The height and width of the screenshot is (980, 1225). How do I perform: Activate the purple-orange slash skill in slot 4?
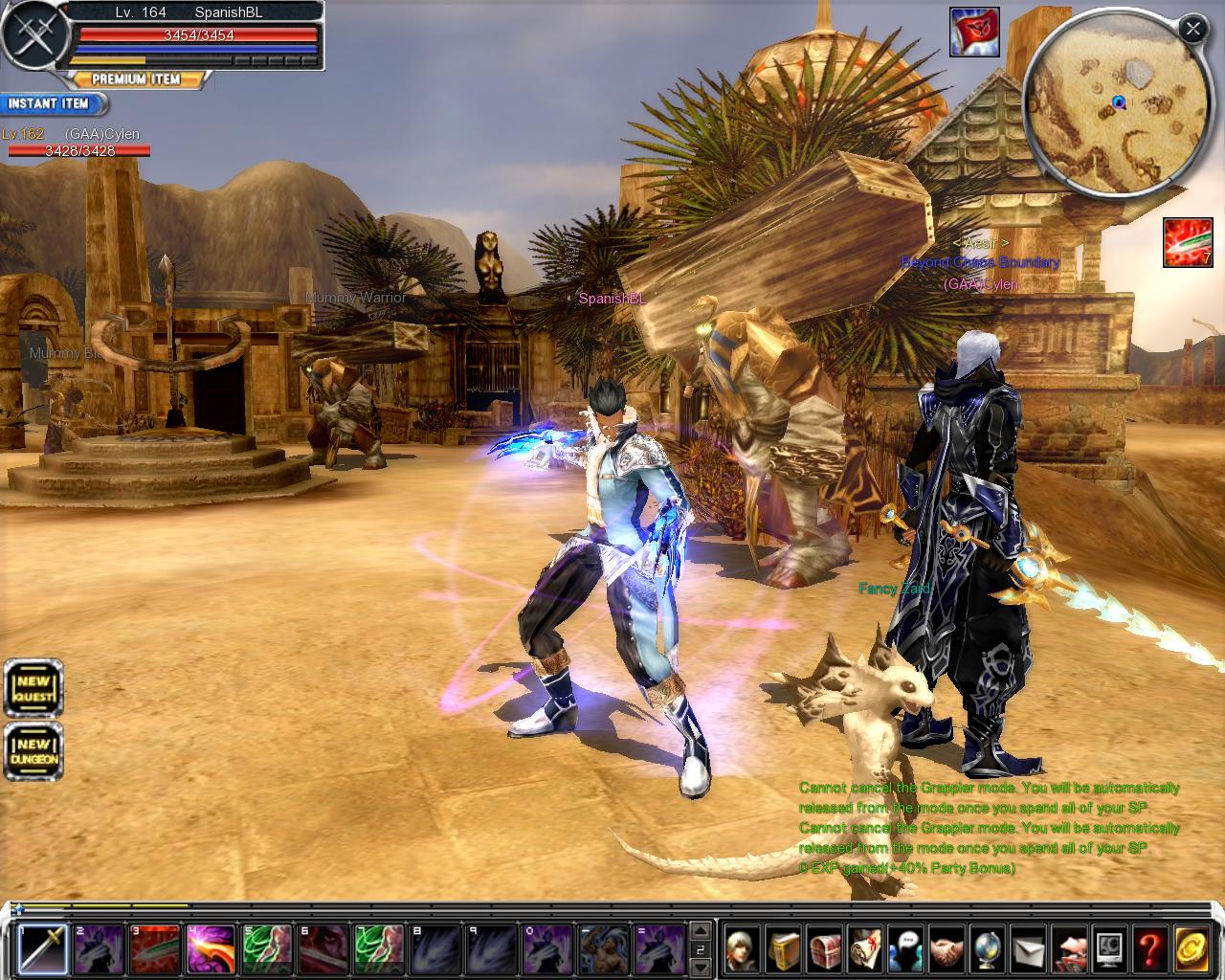click(211, 948)
